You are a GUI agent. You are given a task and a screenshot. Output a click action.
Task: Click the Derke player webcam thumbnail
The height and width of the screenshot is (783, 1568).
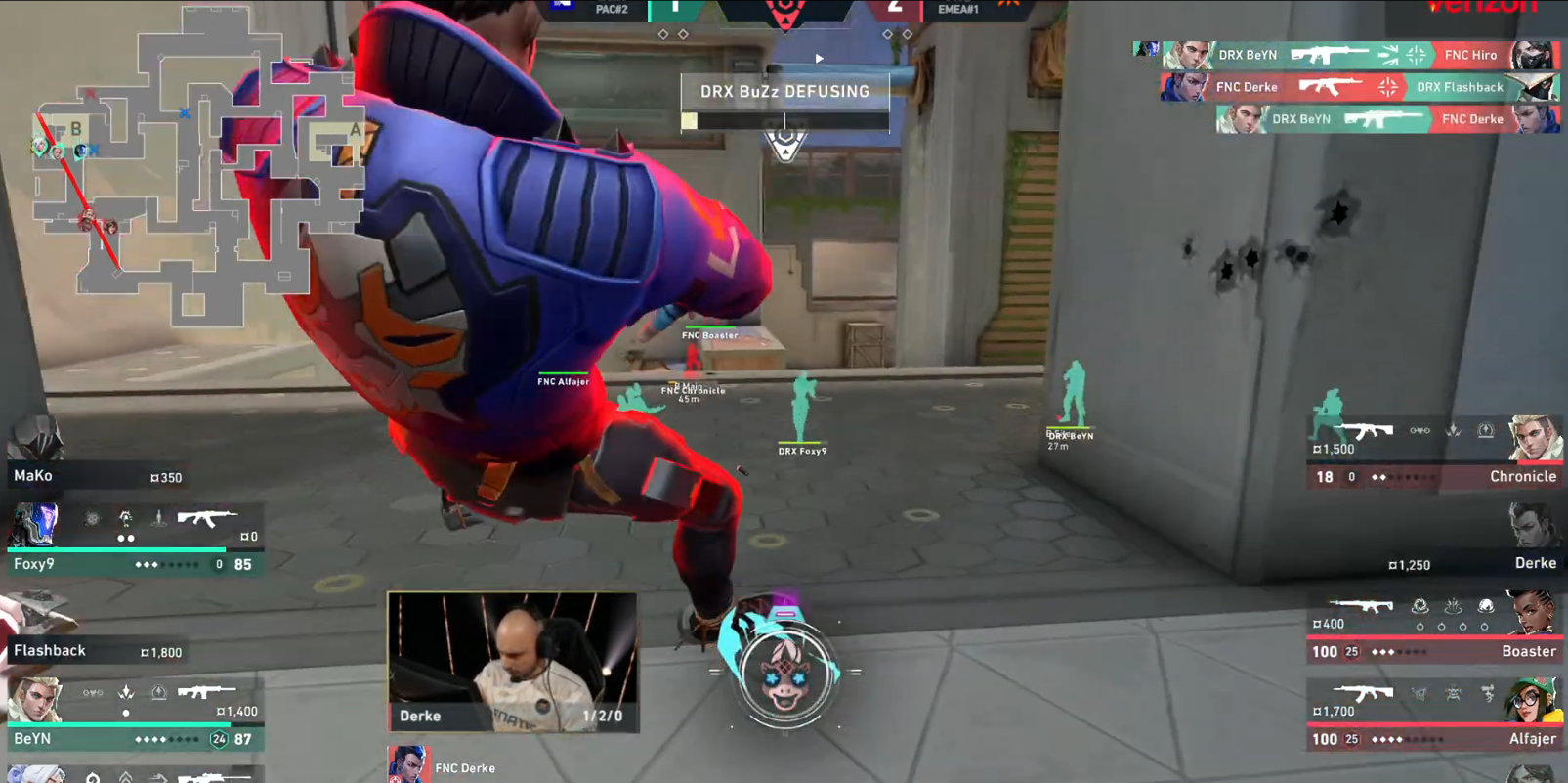(x=512, y=661)
